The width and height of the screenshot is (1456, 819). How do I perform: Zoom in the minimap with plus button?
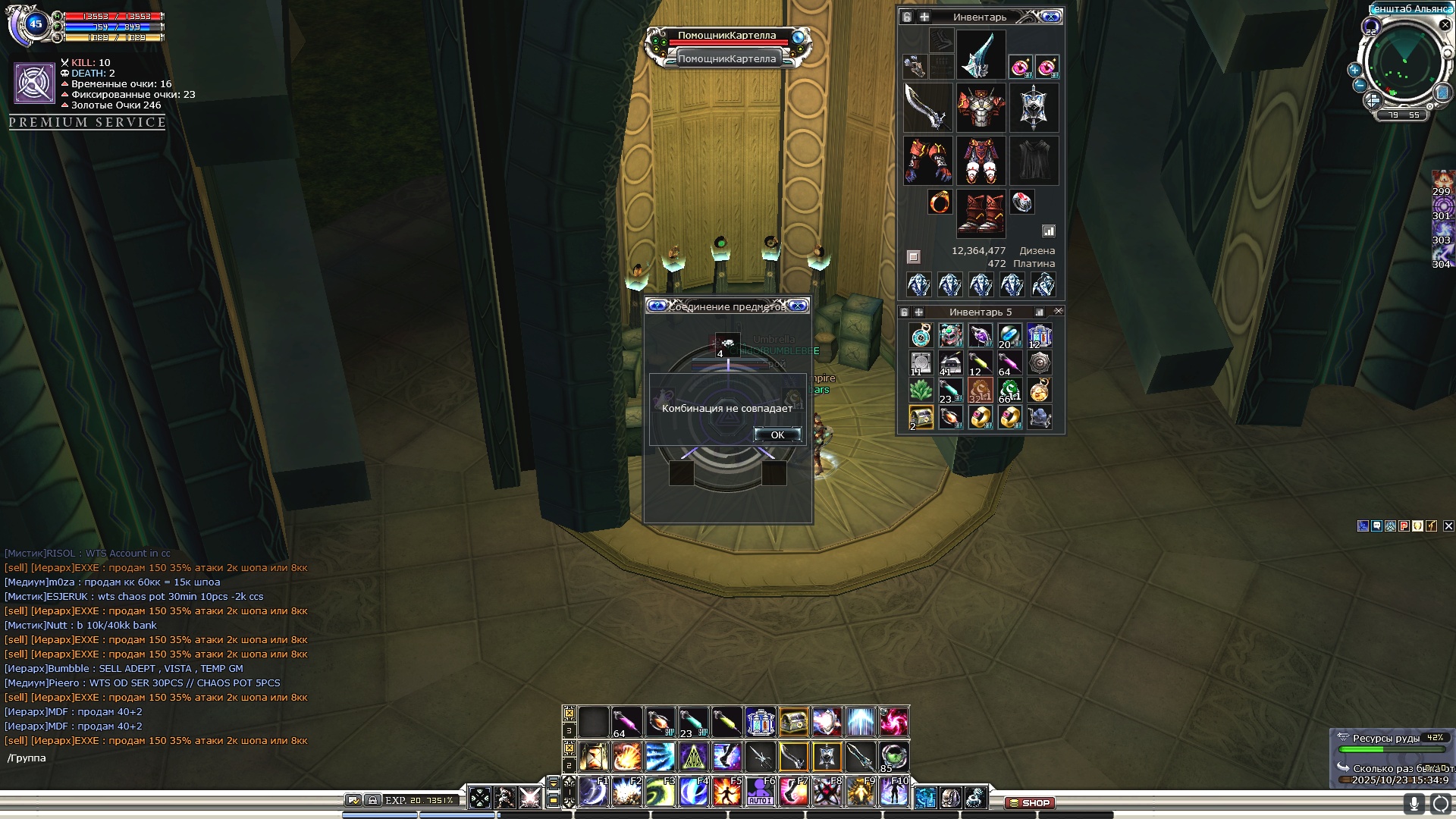pyautogui.click(x=1354, y=70)
